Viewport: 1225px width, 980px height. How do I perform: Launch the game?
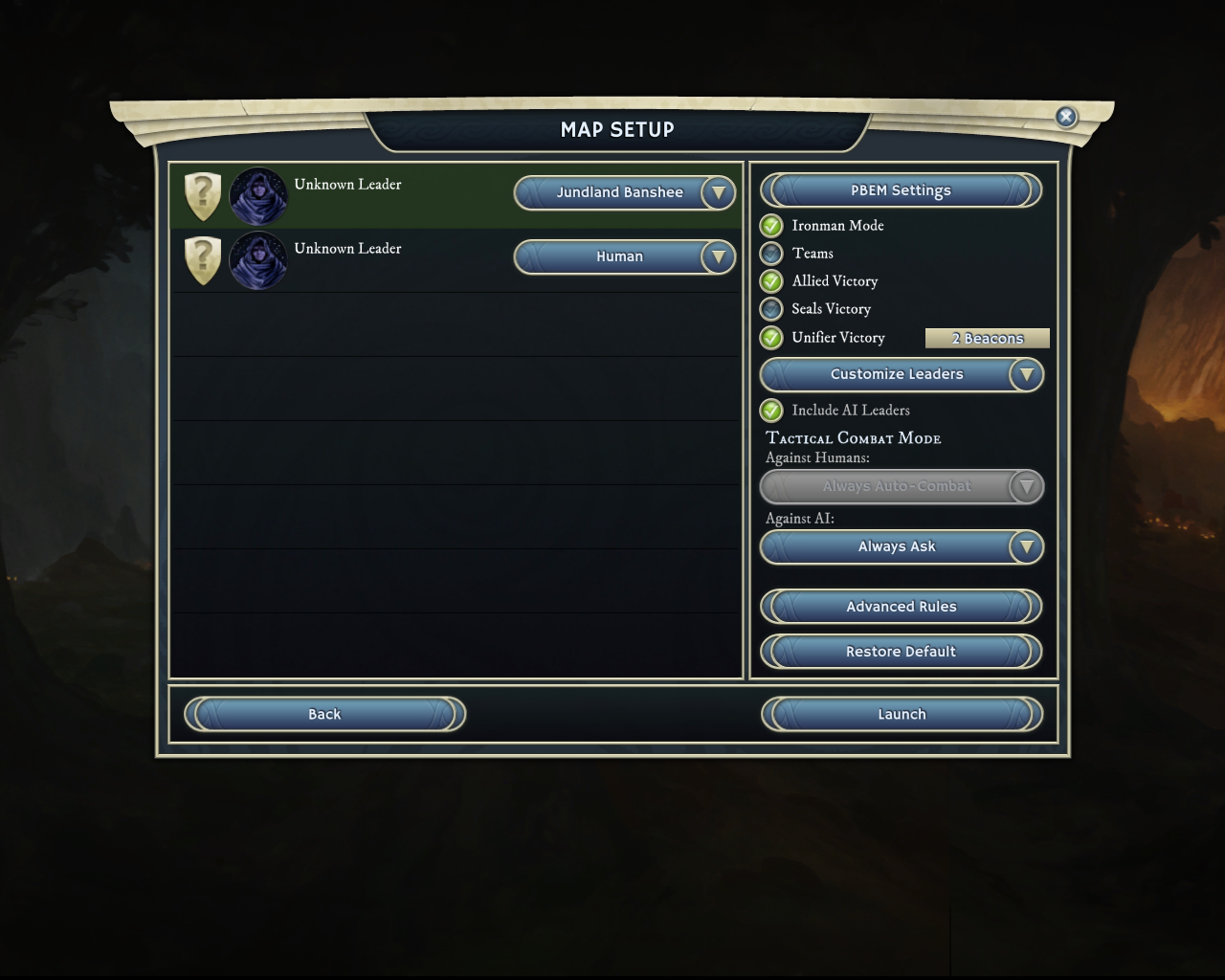click(901, 714)
